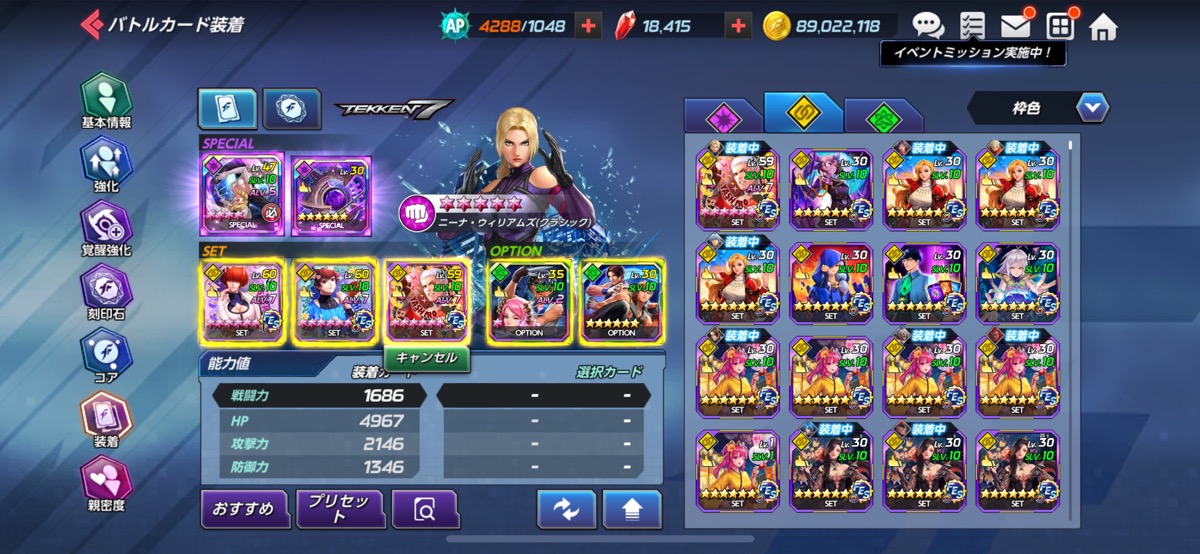Open コア core section
1200x554 pixels.
pyautogui.click(x=105, y=358)
